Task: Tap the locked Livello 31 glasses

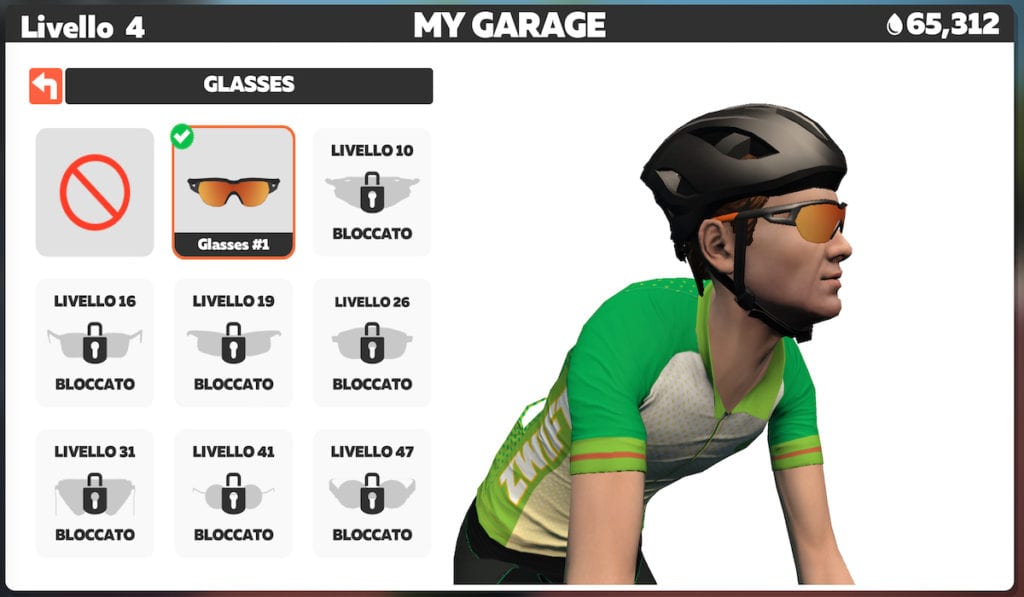Action: pos(95,493)
